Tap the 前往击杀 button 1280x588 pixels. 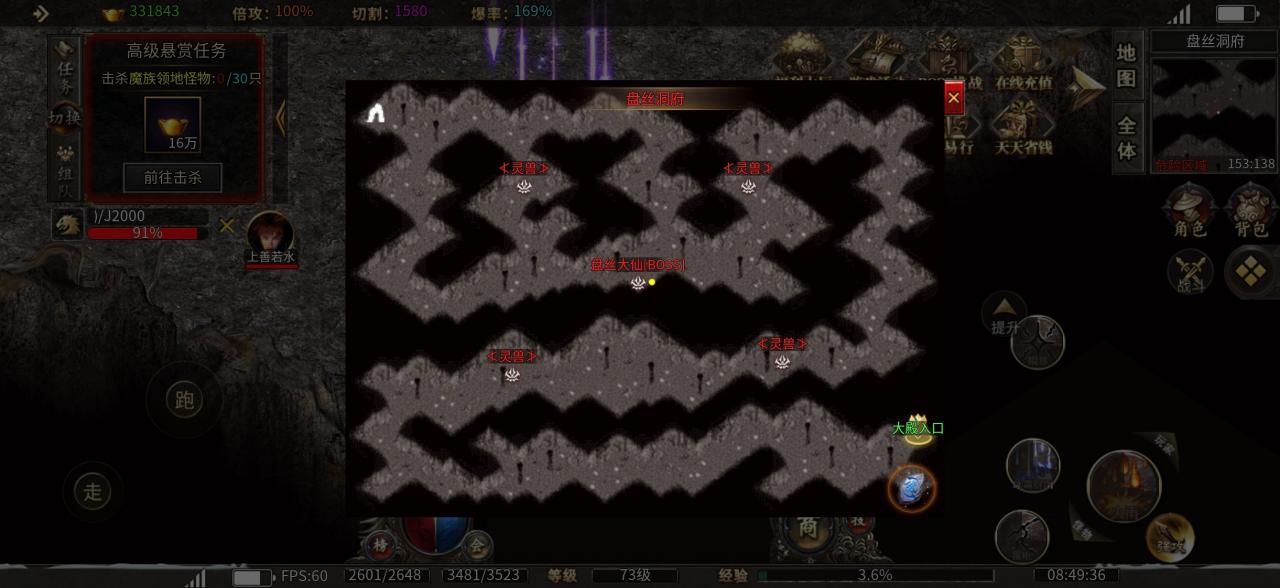(x=172, y=178)
